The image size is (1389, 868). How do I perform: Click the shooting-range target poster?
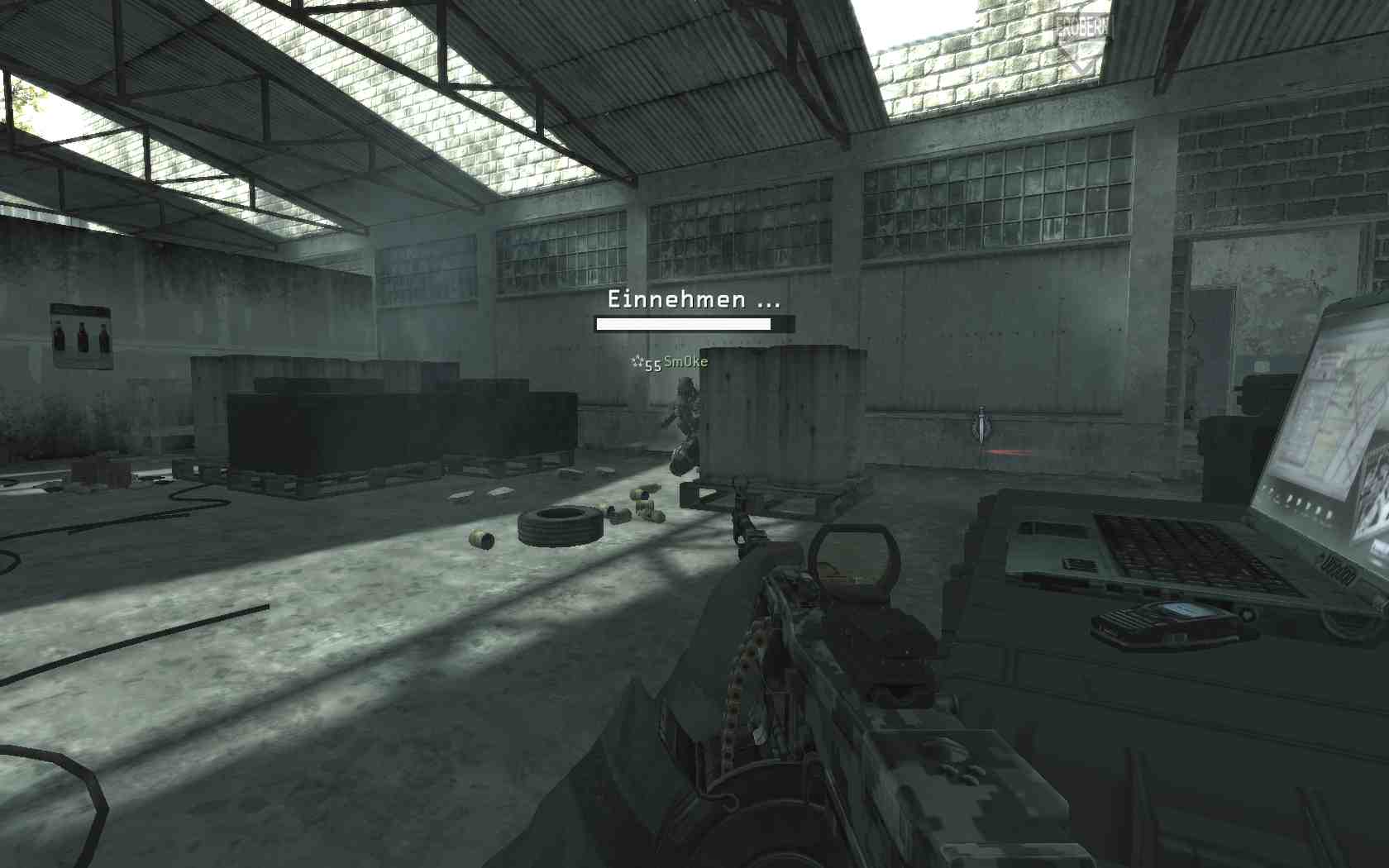click(81, 337)
